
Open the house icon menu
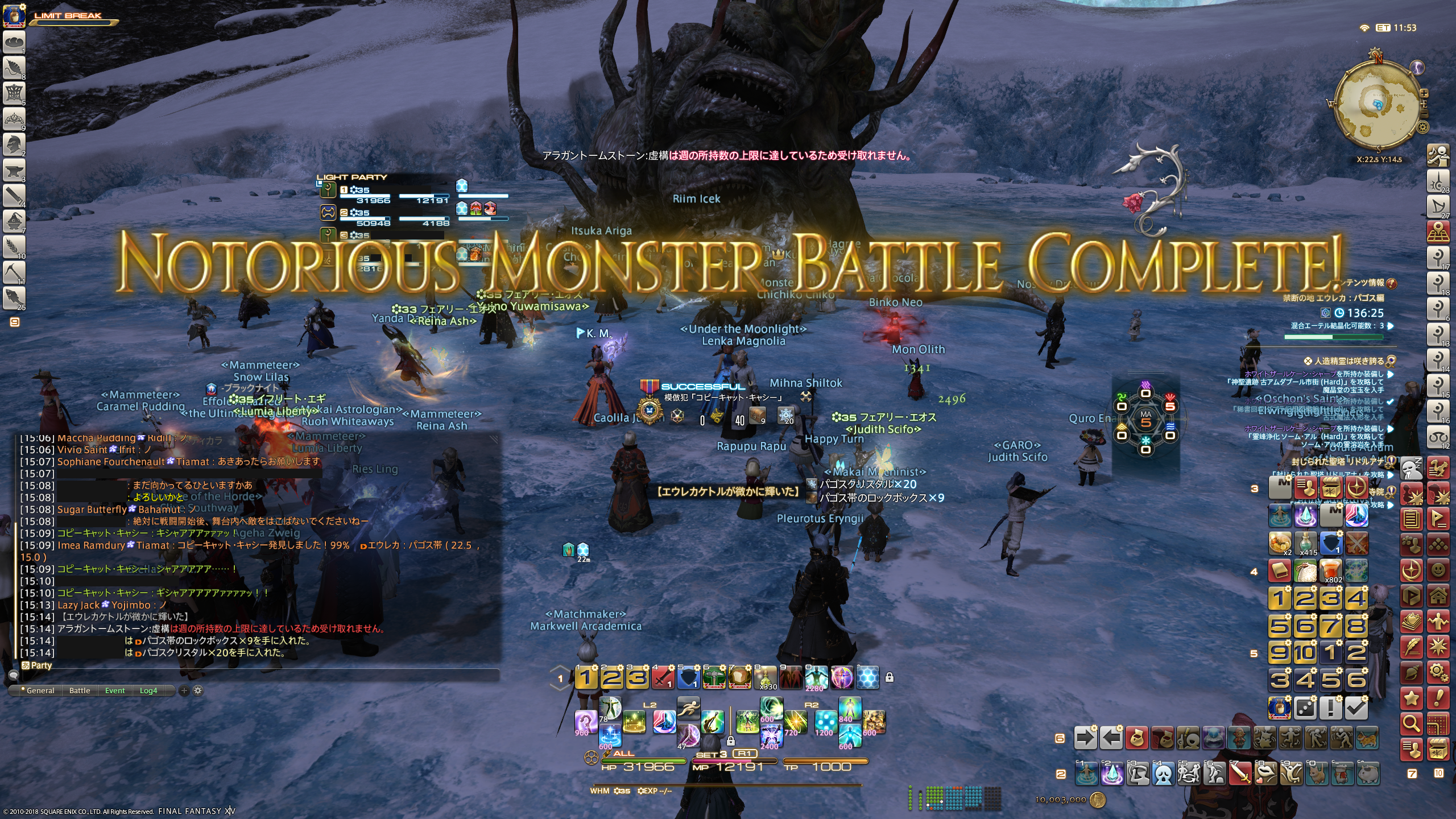tap(1438, 596)
